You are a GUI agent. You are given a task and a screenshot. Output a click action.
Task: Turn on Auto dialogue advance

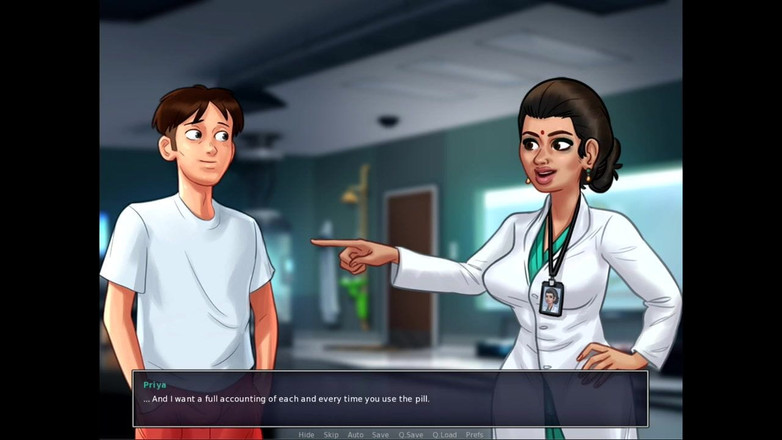pyautogui.click(x=355, y=435)
